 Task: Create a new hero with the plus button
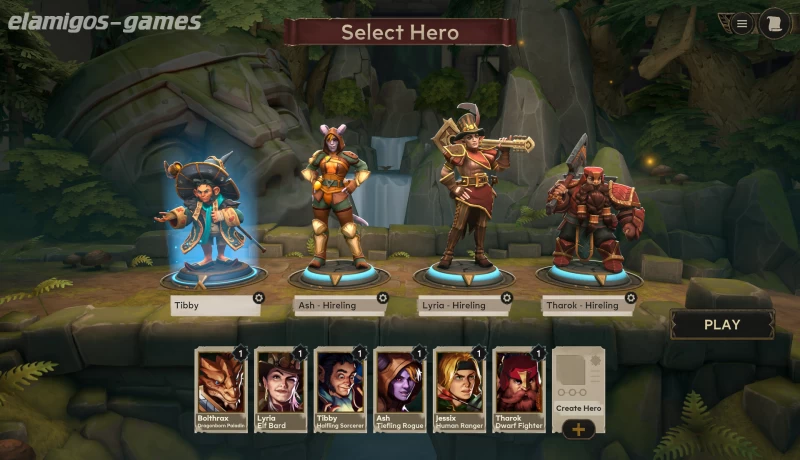tap(579, 429)
